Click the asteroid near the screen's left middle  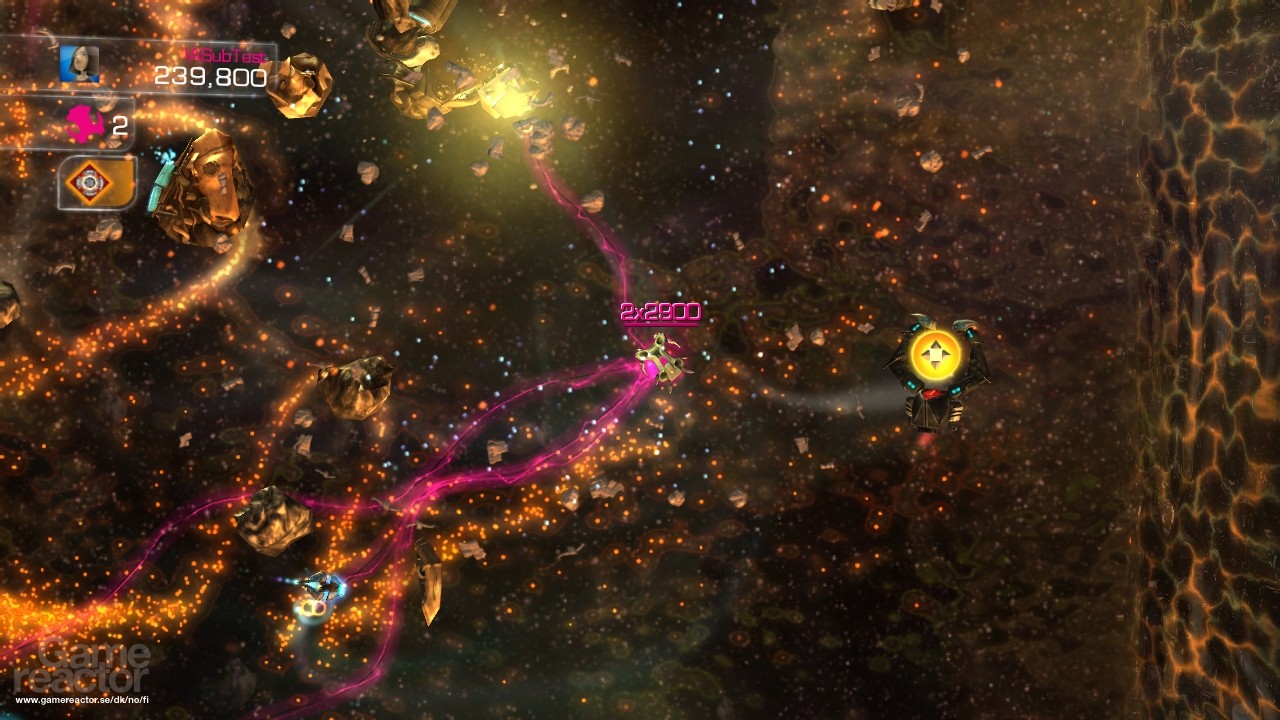tap(355, 390)
